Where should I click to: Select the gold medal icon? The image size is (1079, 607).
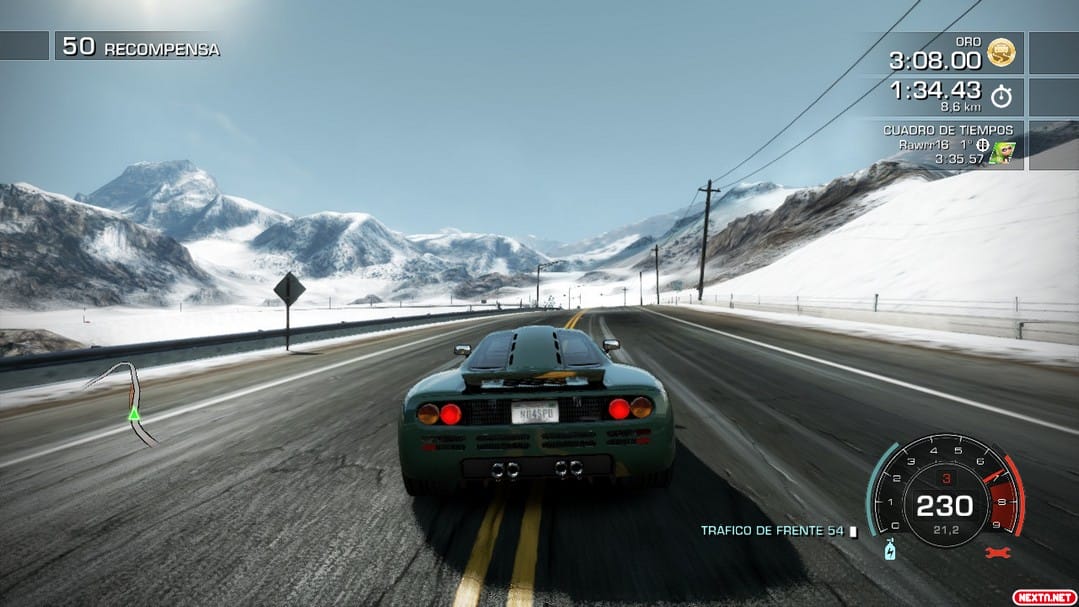click(1000, 53)
